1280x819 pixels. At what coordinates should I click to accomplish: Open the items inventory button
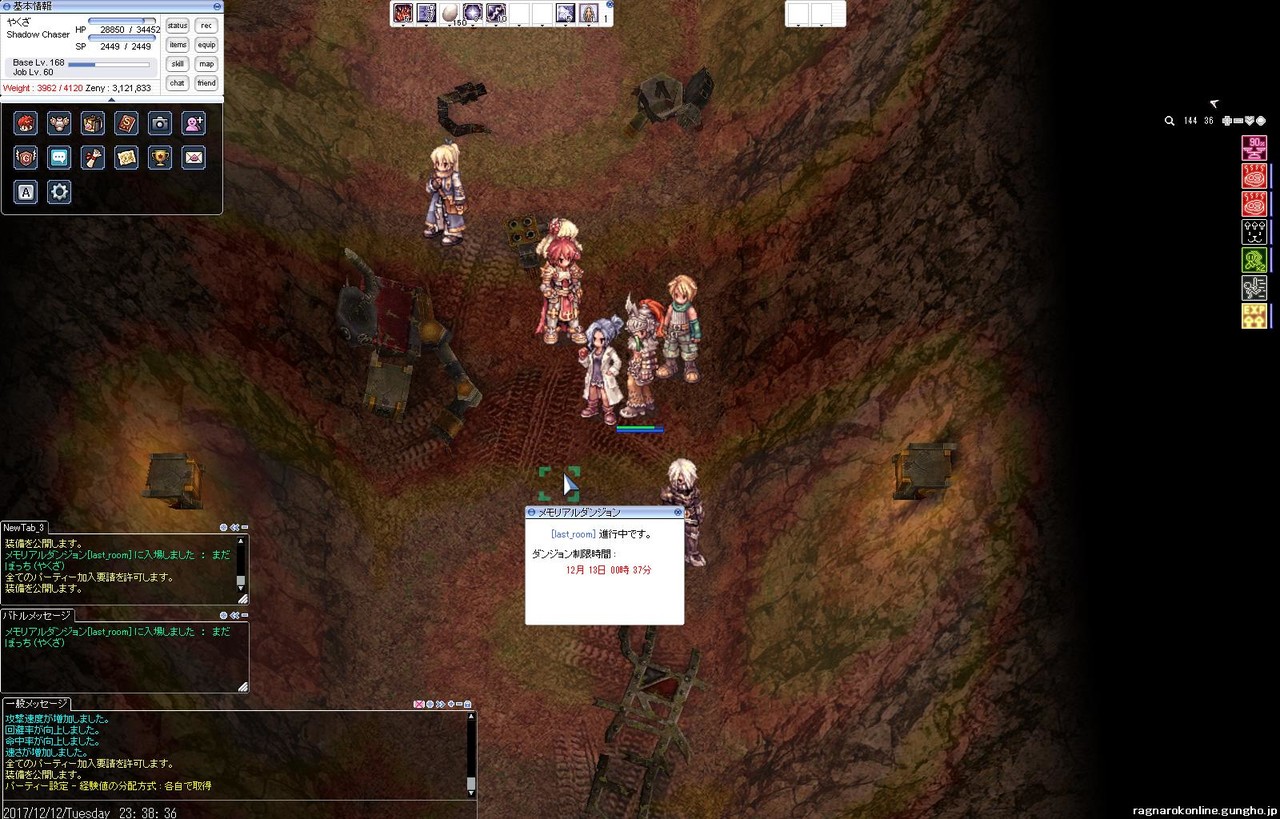pyautogui.click(x=178, y=45)
